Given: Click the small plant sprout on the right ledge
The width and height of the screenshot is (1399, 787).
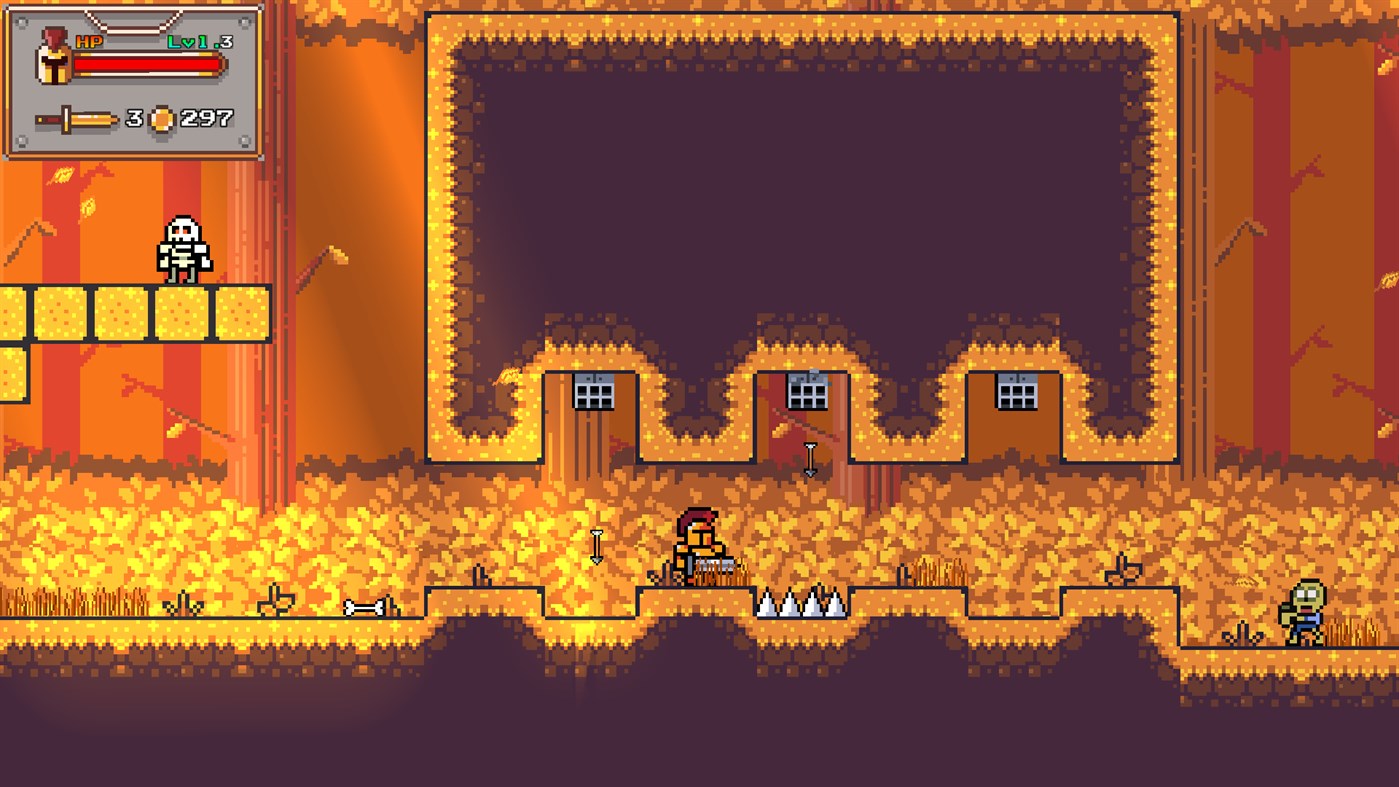Looking at the screenshot, I should [x=1120, y=567].
